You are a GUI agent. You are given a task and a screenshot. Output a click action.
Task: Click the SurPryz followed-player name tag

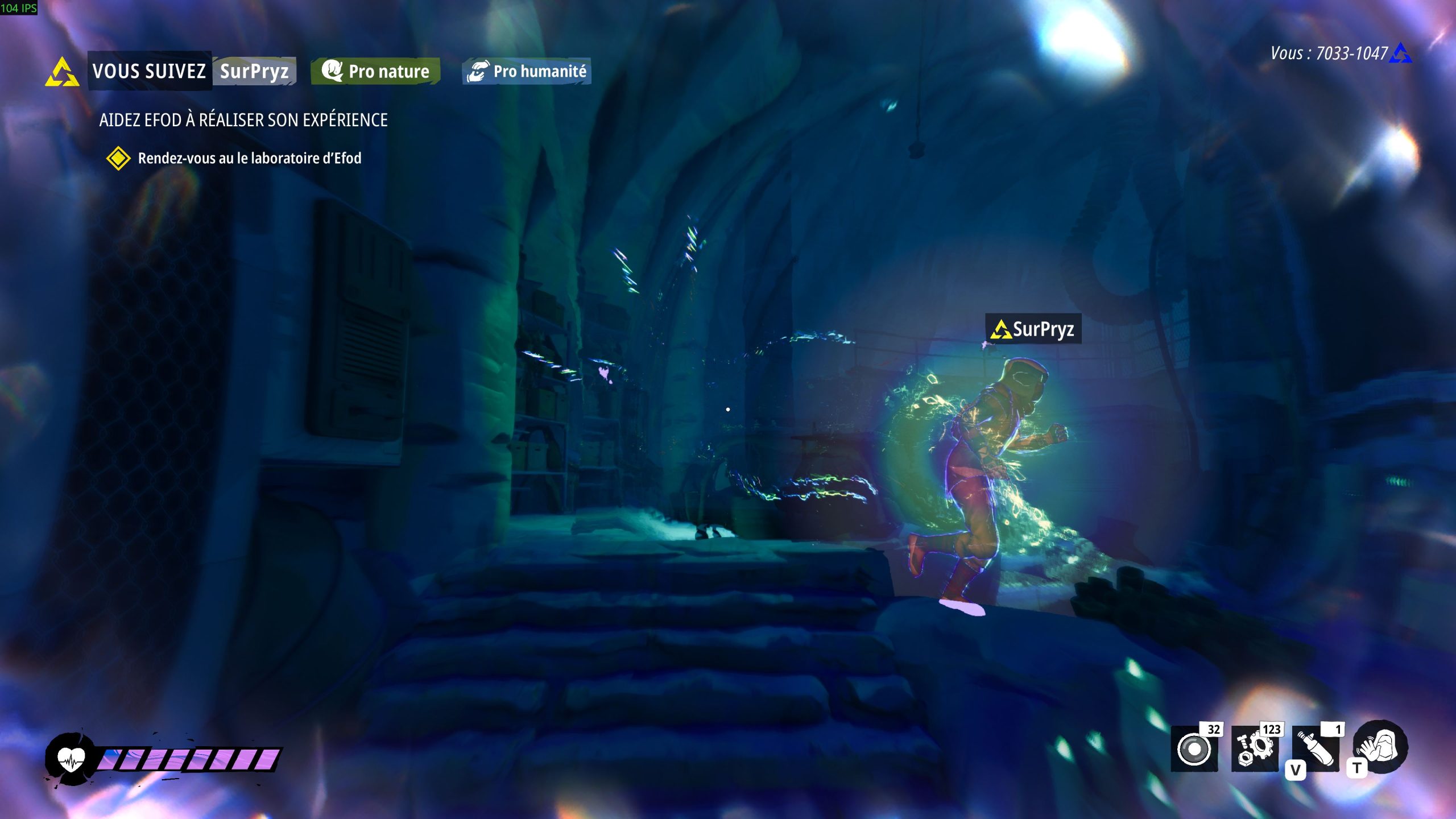254,72
